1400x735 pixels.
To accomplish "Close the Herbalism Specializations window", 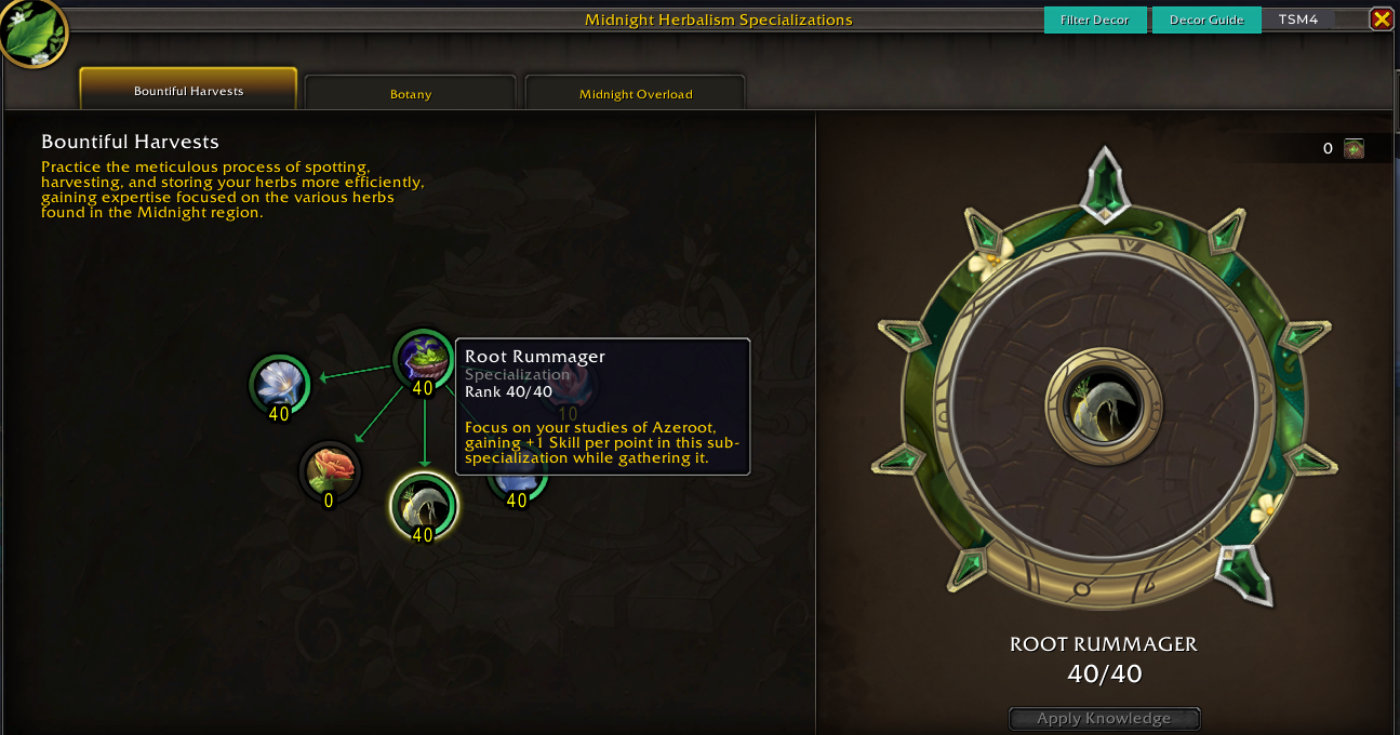I will 1381,19.
